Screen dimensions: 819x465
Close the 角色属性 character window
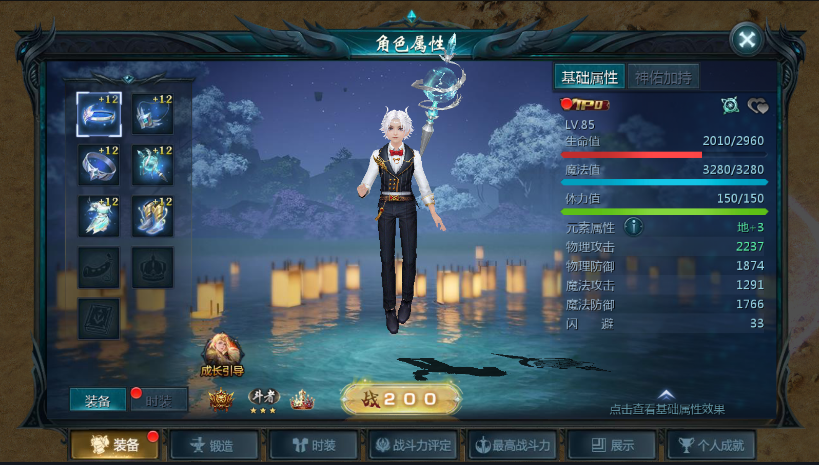tap(746, 40)
